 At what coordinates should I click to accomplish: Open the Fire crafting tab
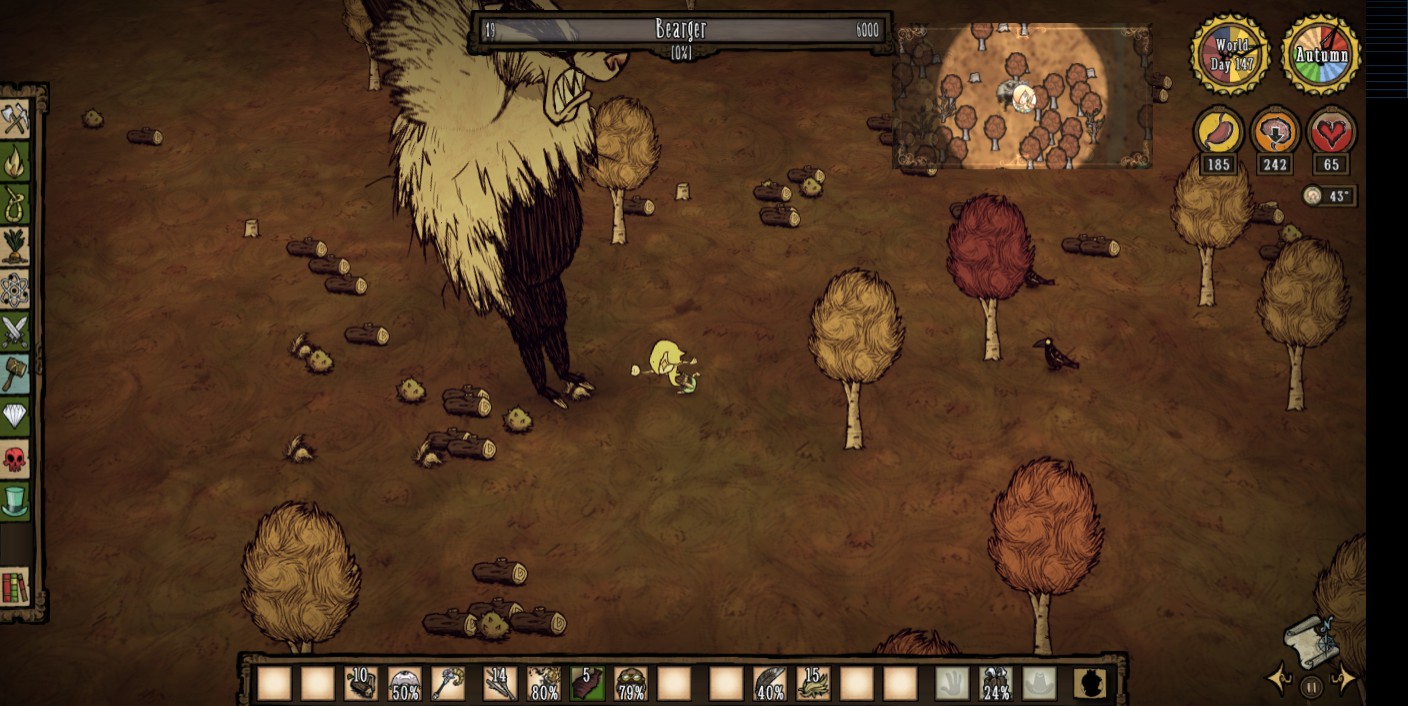click(15, 161)
